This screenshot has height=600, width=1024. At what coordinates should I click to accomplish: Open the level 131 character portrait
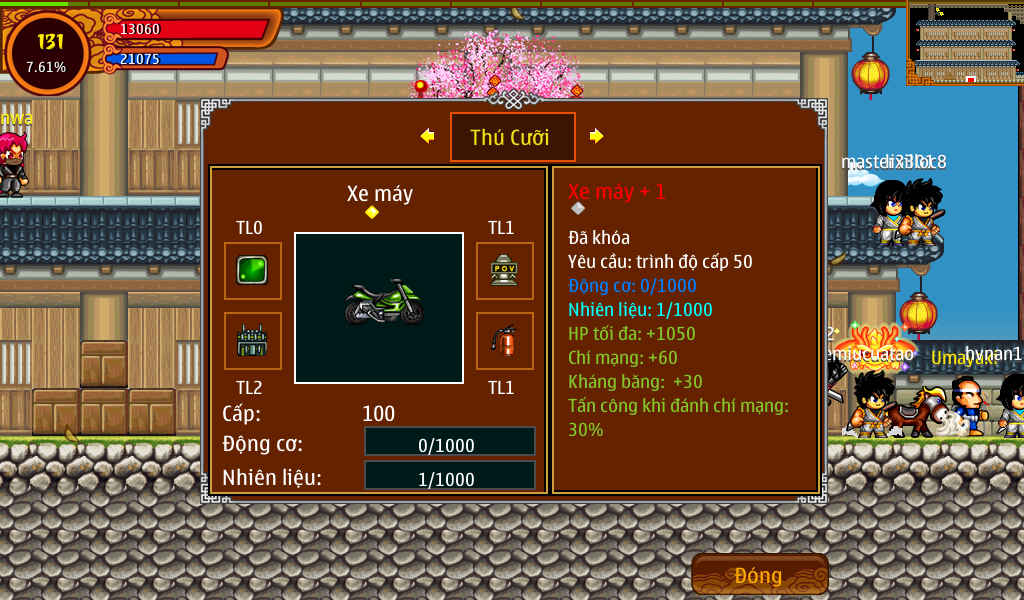[x=47, y=53]
